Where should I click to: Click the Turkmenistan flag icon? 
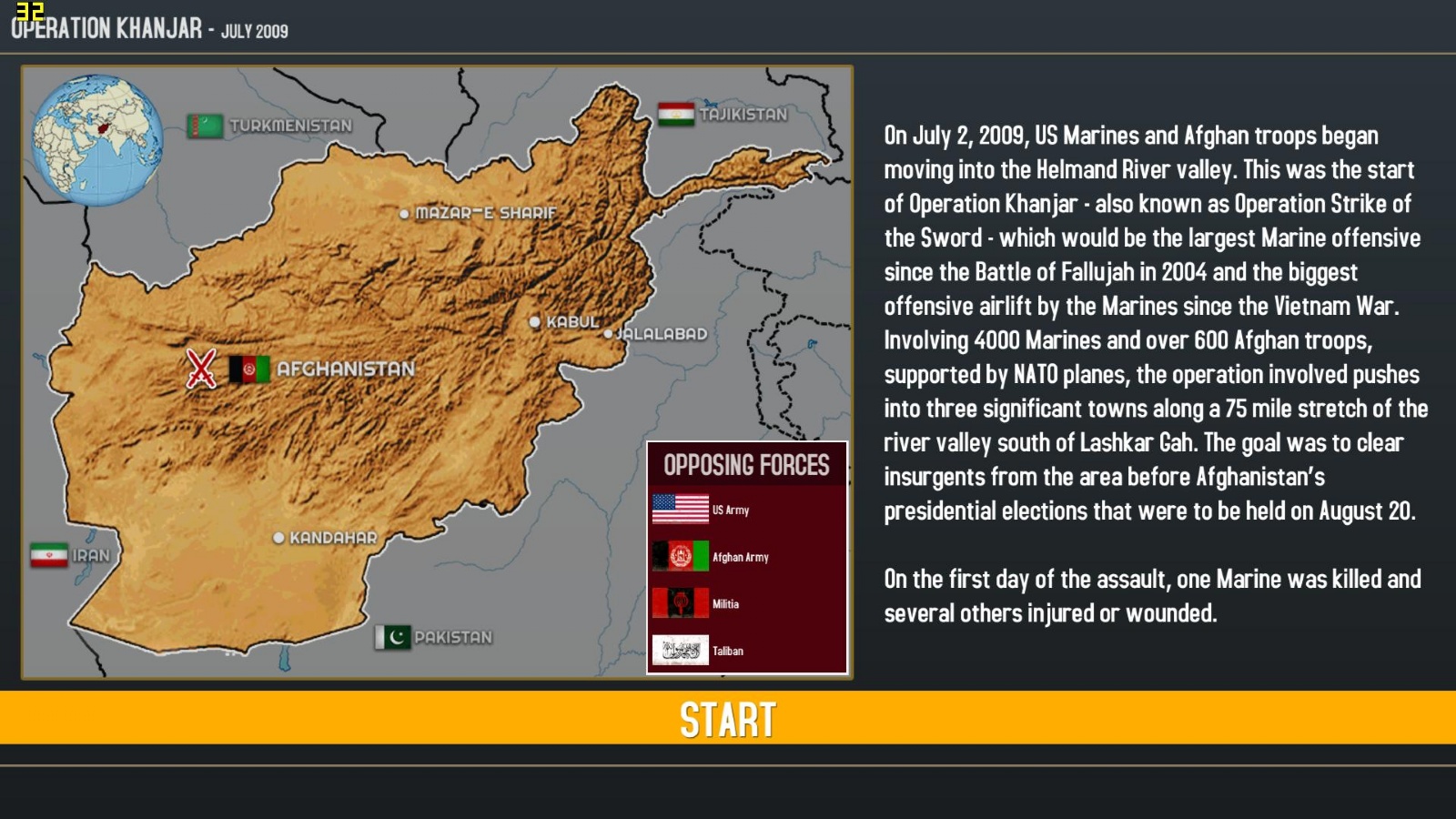tap(204, 124)
